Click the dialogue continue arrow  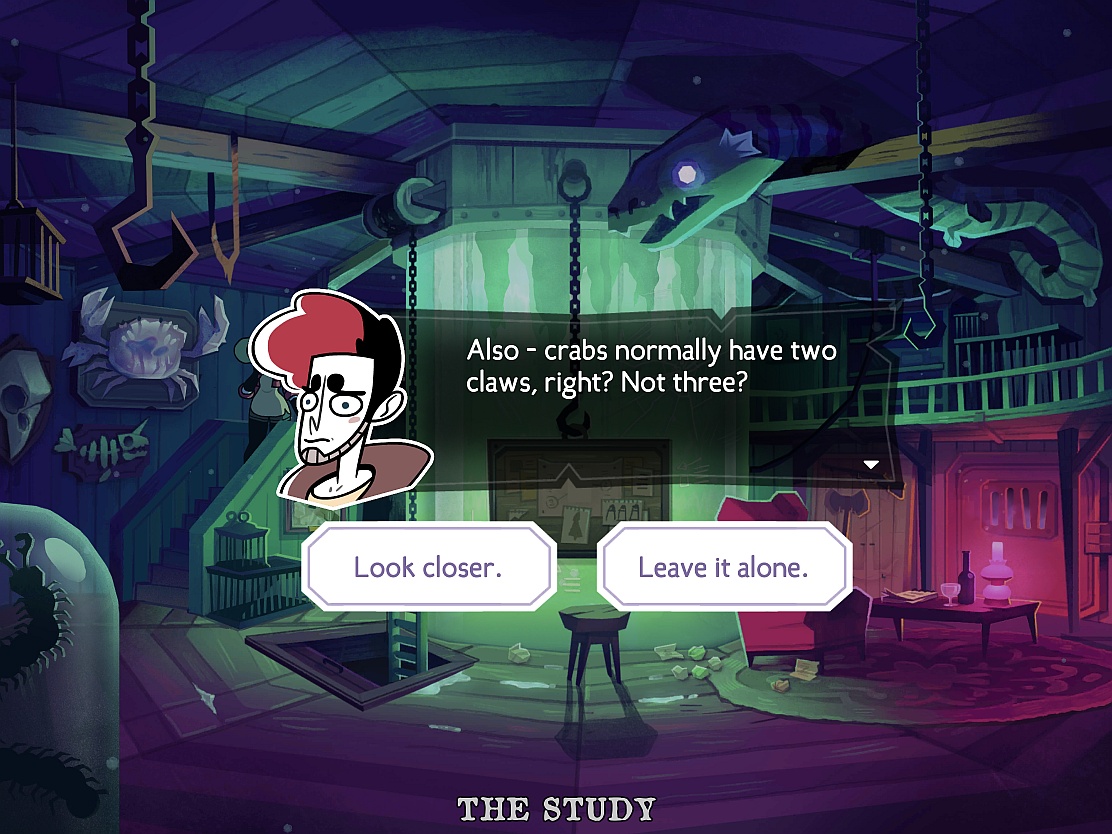pos(871,465)
